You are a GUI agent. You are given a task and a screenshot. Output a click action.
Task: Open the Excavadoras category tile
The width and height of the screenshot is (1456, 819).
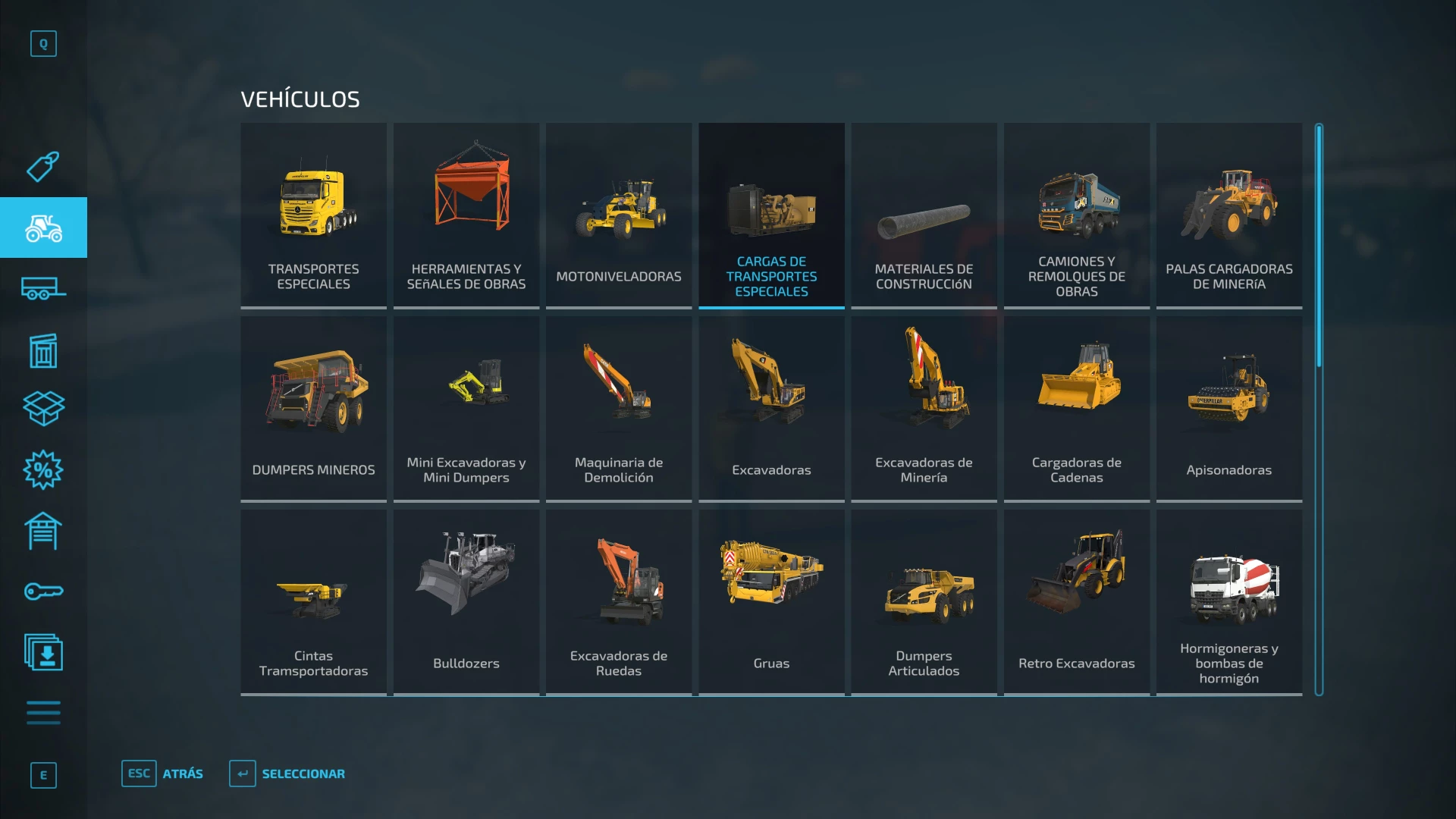point(771,407)
